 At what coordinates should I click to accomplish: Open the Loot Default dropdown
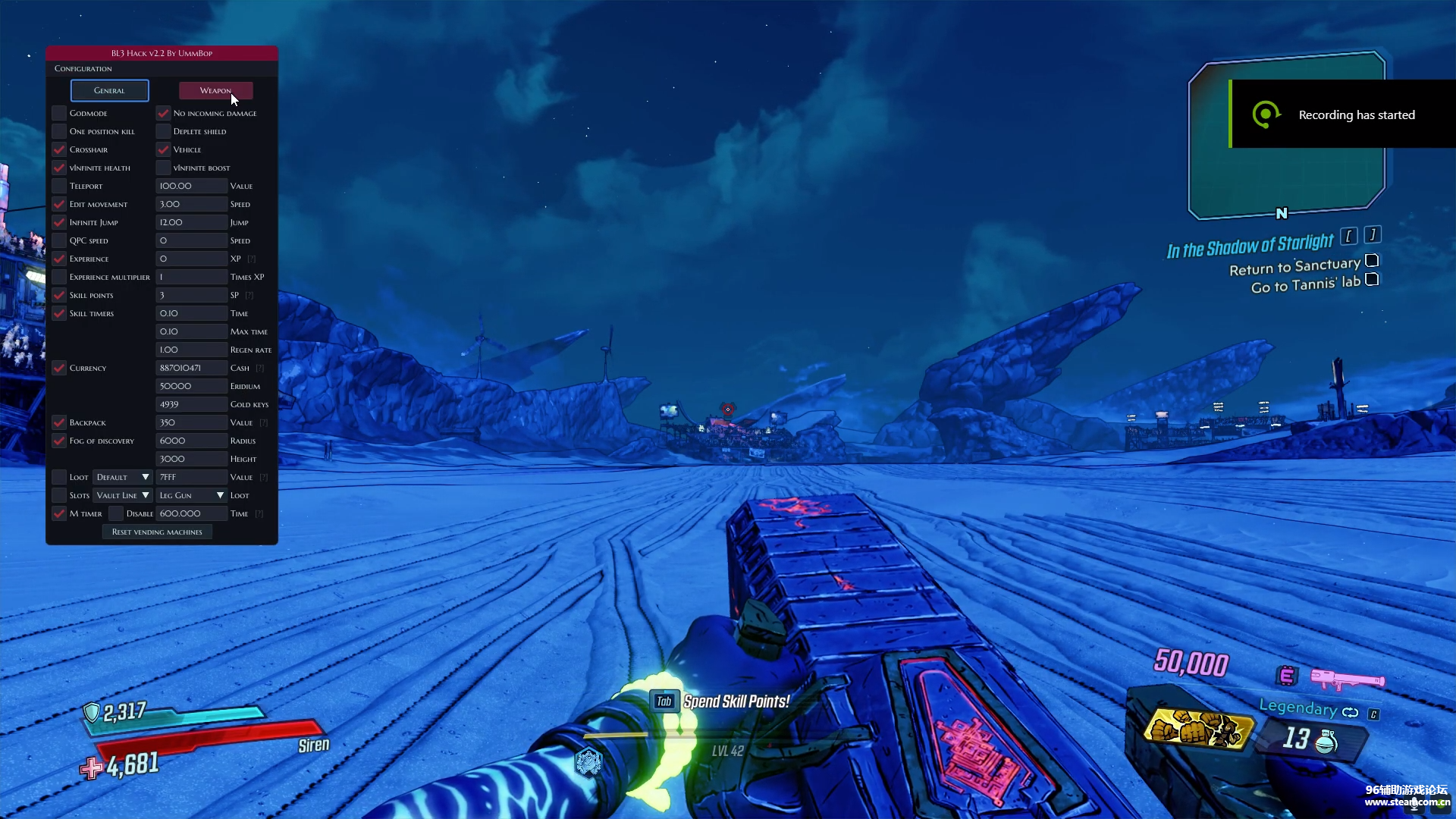pos(122,477)
